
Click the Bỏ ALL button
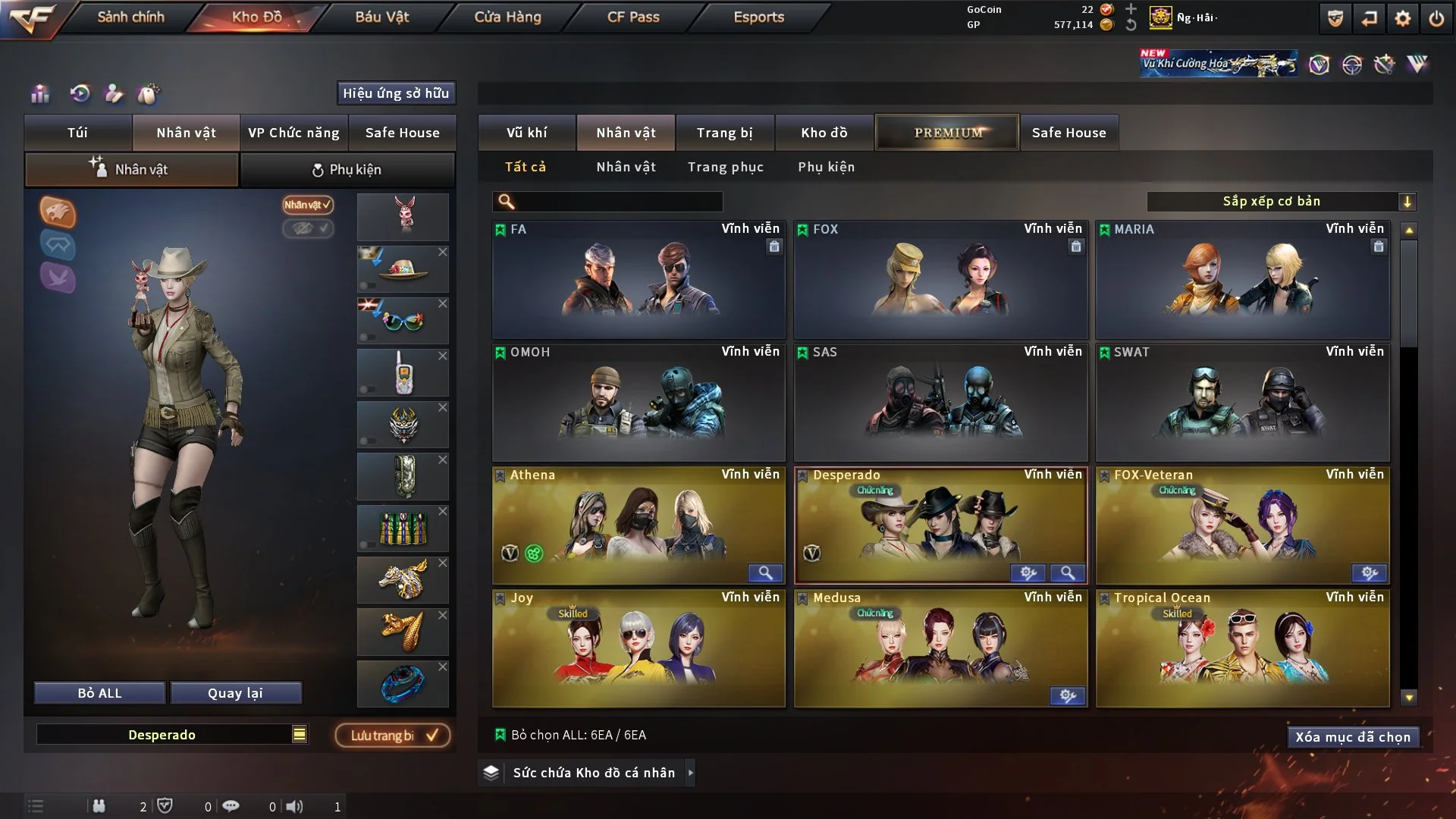click(x=99, y=692)
